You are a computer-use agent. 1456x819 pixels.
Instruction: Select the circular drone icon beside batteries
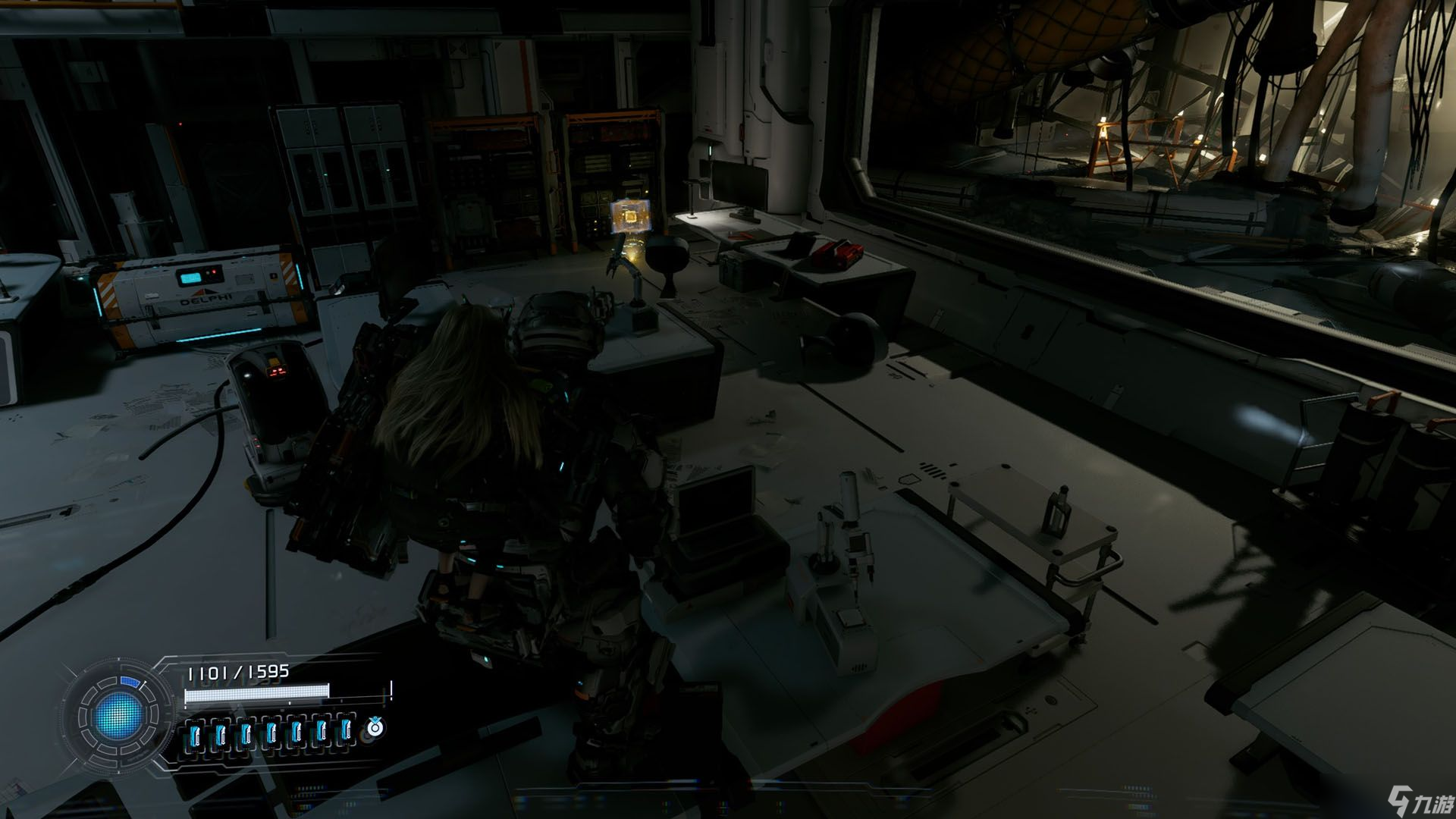click(x=375, y=728)
